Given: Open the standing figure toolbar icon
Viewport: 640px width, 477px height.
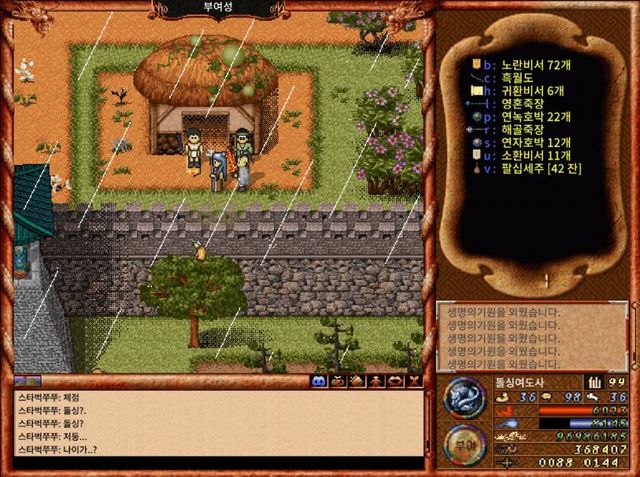Looking at the screenshot, I should point(376,381).
